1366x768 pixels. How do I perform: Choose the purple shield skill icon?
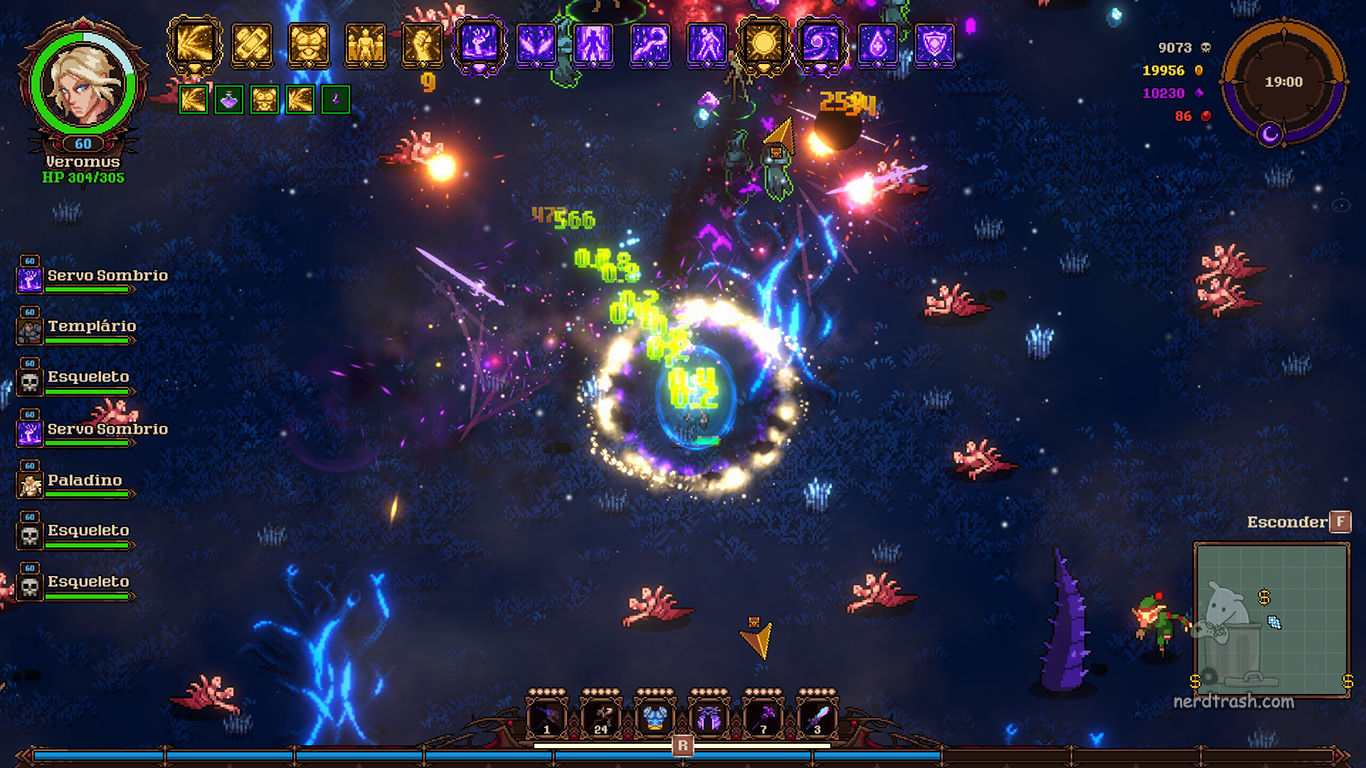coord(934,45)
